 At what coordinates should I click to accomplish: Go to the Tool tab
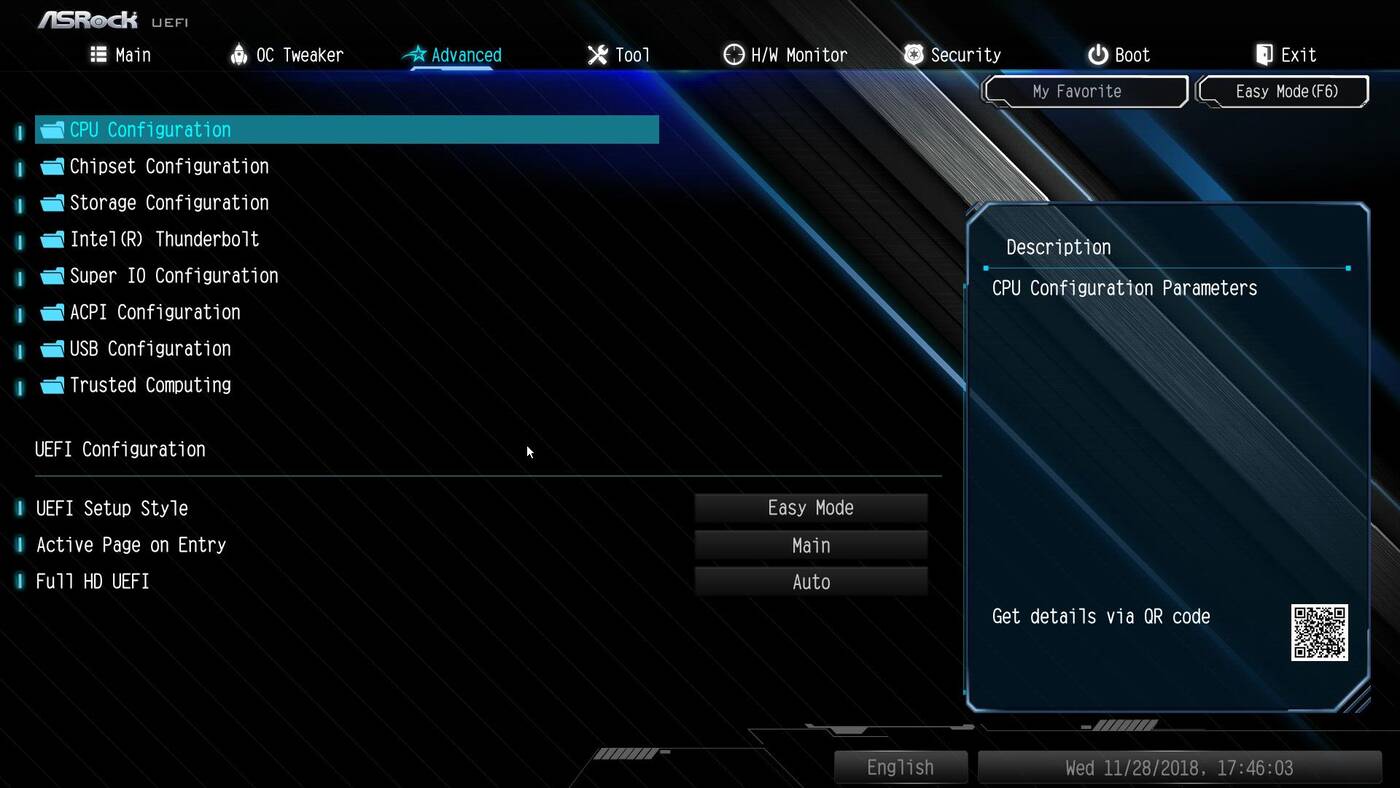619,55
